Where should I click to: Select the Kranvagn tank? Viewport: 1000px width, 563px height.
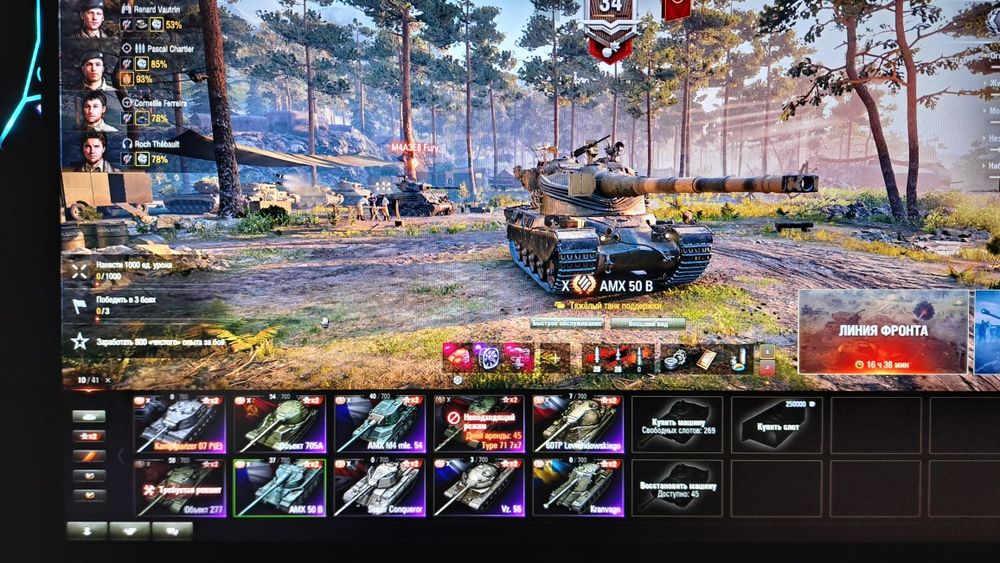(579, 487)
